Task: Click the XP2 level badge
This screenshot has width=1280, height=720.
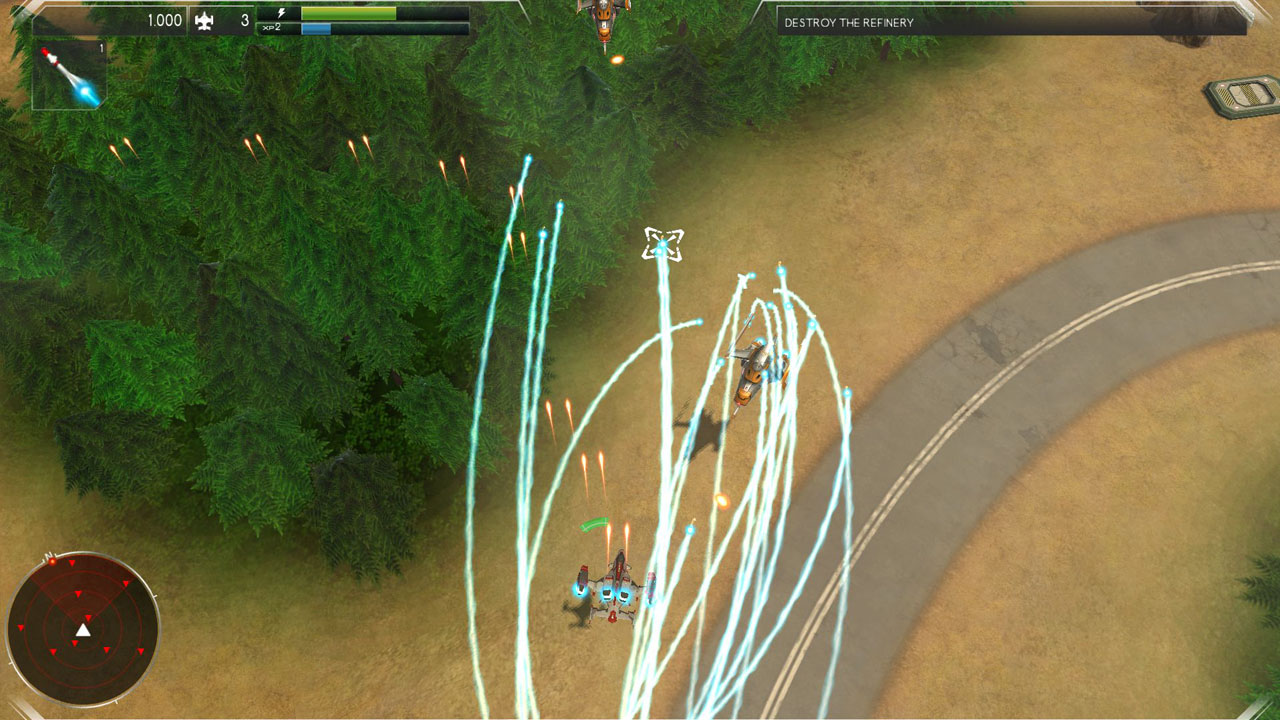Action: [x=271, y=27]
